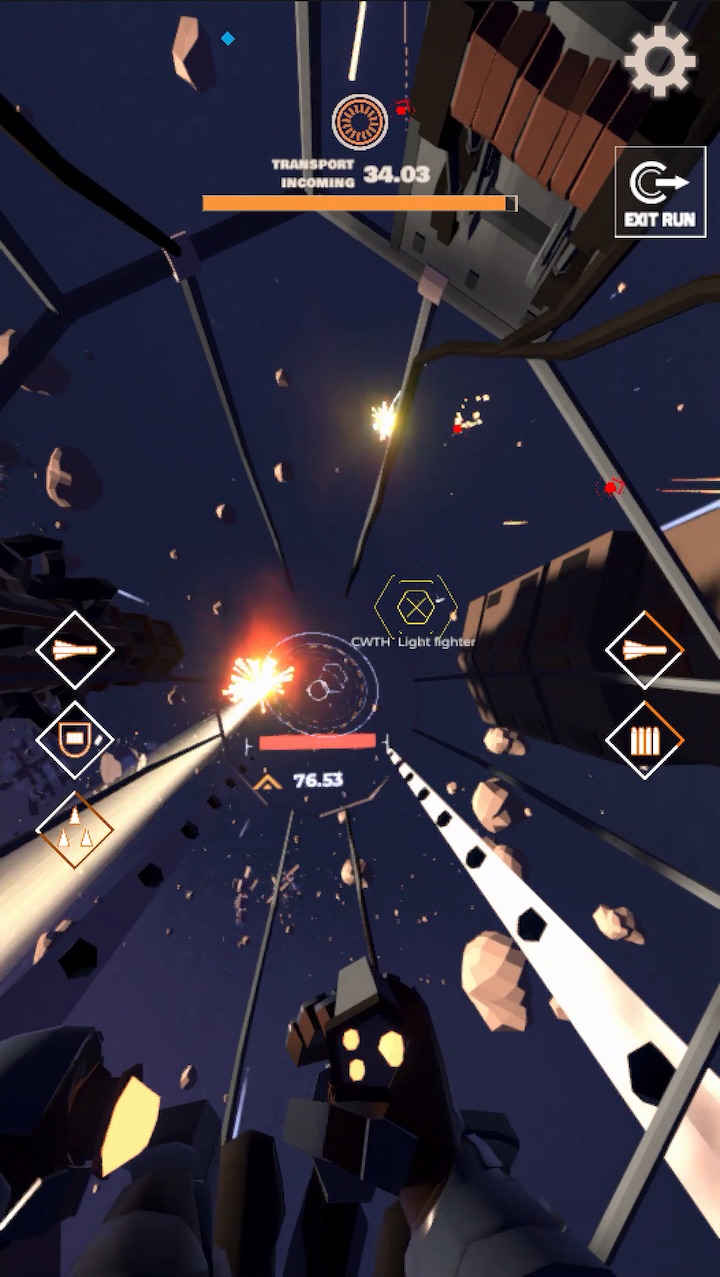Trigger the triple-spike ability diamond

point(75,829)
